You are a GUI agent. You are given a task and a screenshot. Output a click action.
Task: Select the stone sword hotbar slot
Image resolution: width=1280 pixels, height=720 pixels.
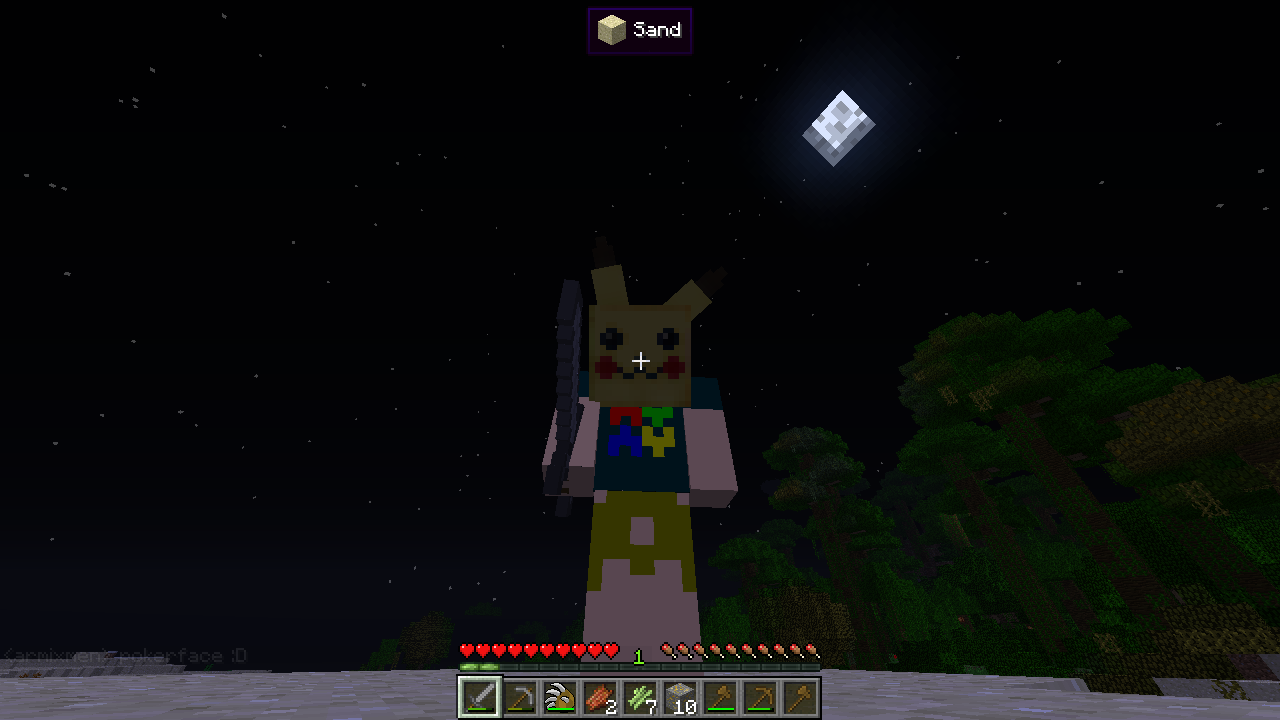[x=479, y=697]
